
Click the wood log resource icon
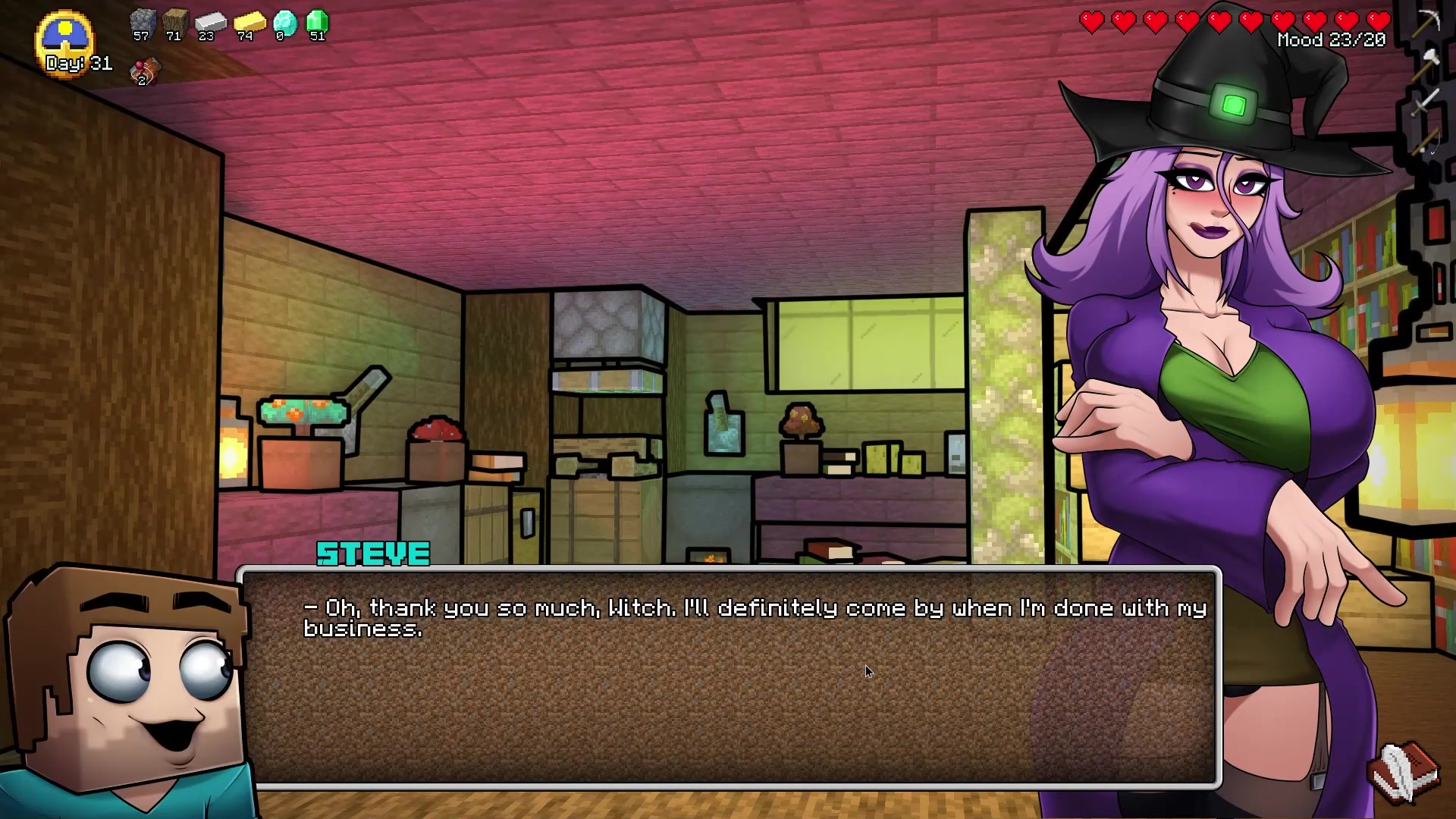point(174,23)
